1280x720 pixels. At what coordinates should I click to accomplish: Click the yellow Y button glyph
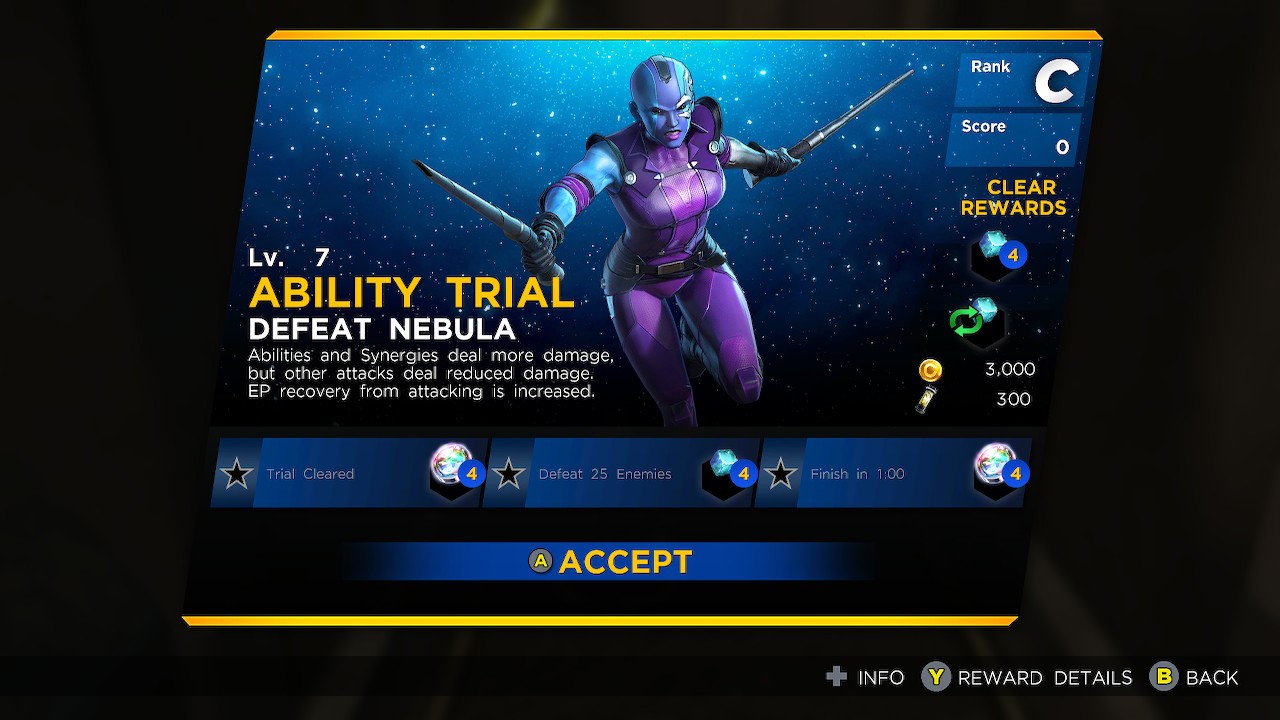935,677
